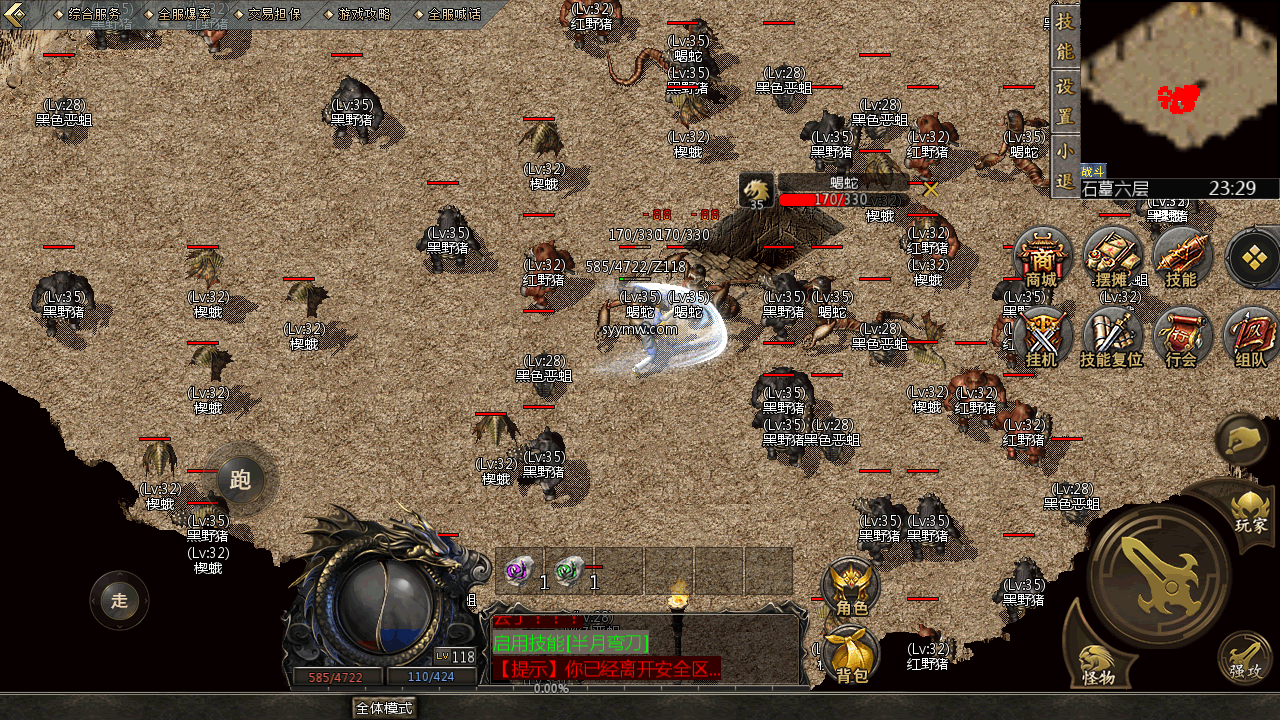Open the 背包 backpack

pos(851,655)
